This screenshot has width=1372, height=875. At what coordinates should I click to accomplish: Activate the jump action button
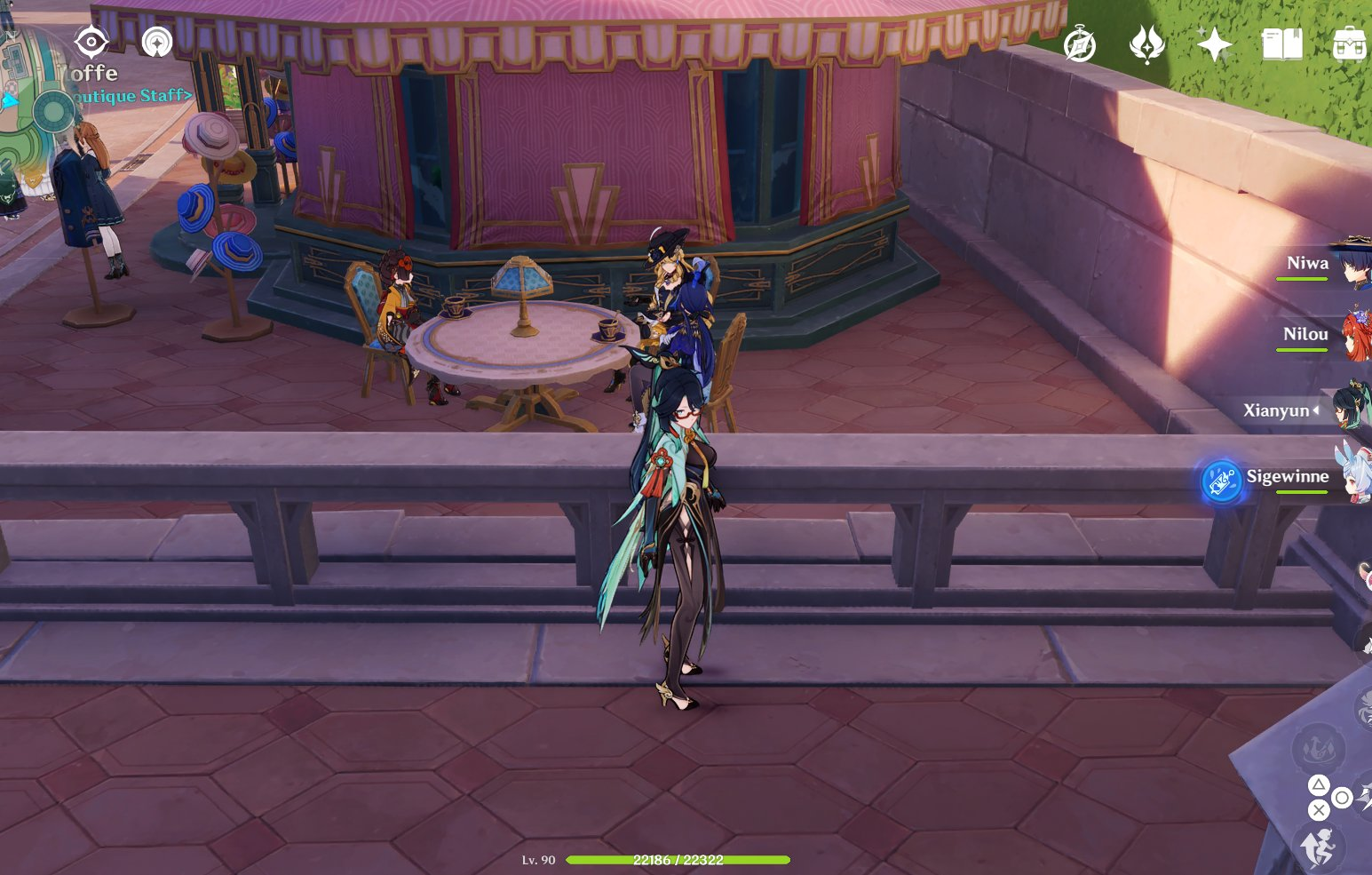(1320, 846)
